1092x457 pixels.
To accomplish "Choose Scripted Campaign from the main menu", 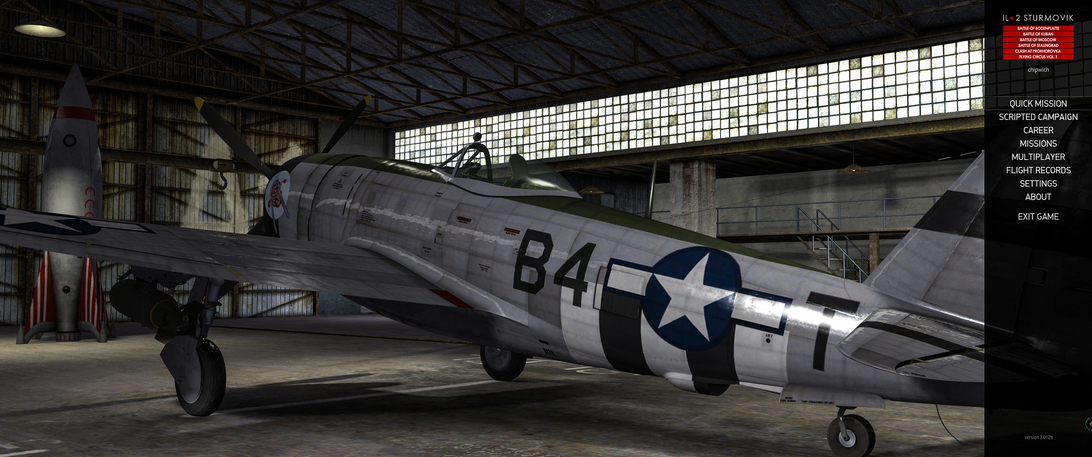I will (x=1038, y=117).
